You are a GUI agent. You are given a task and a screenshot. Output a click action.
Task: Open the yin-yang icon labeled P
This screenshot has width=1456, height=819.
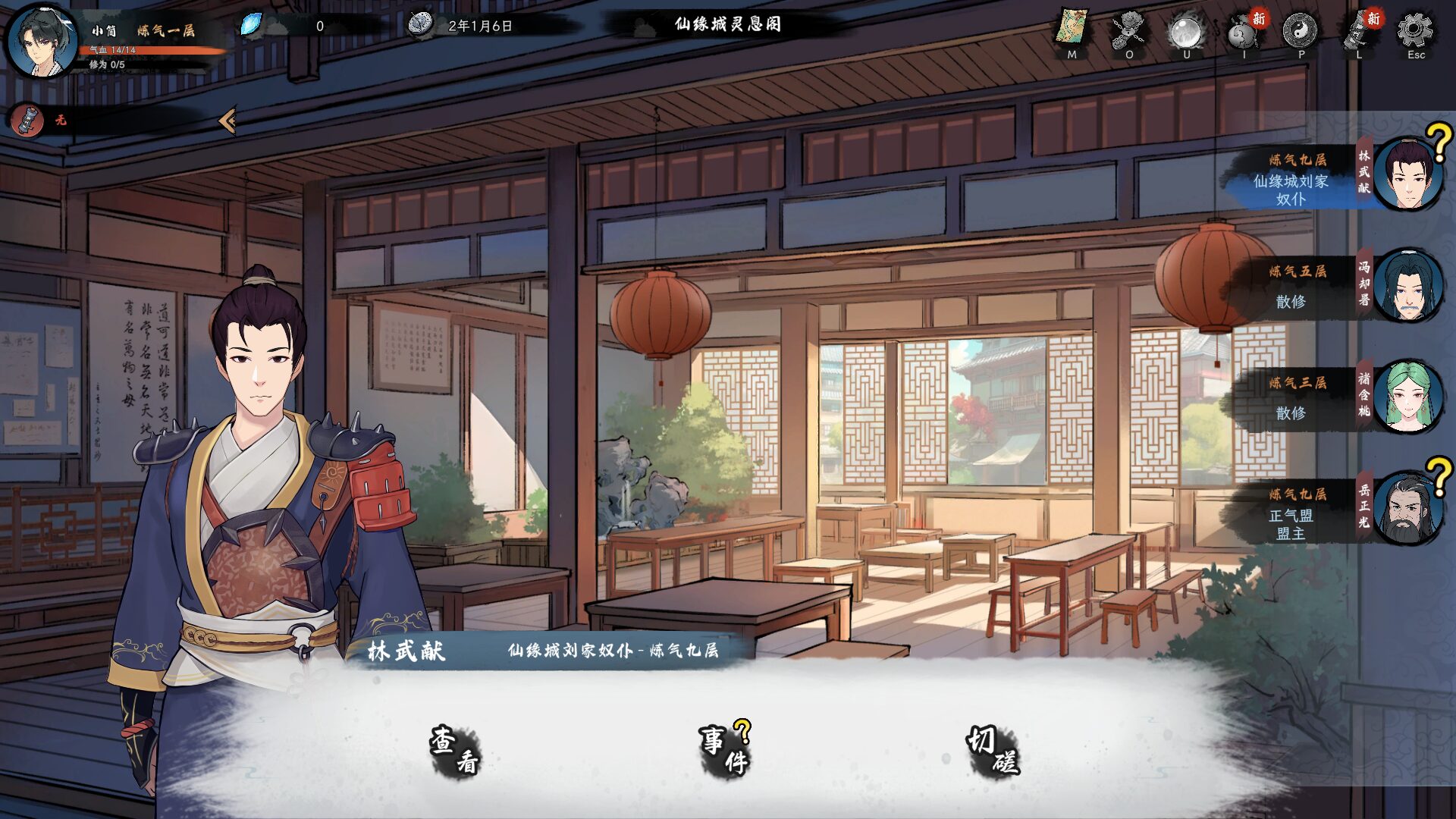click(1301, 31)
